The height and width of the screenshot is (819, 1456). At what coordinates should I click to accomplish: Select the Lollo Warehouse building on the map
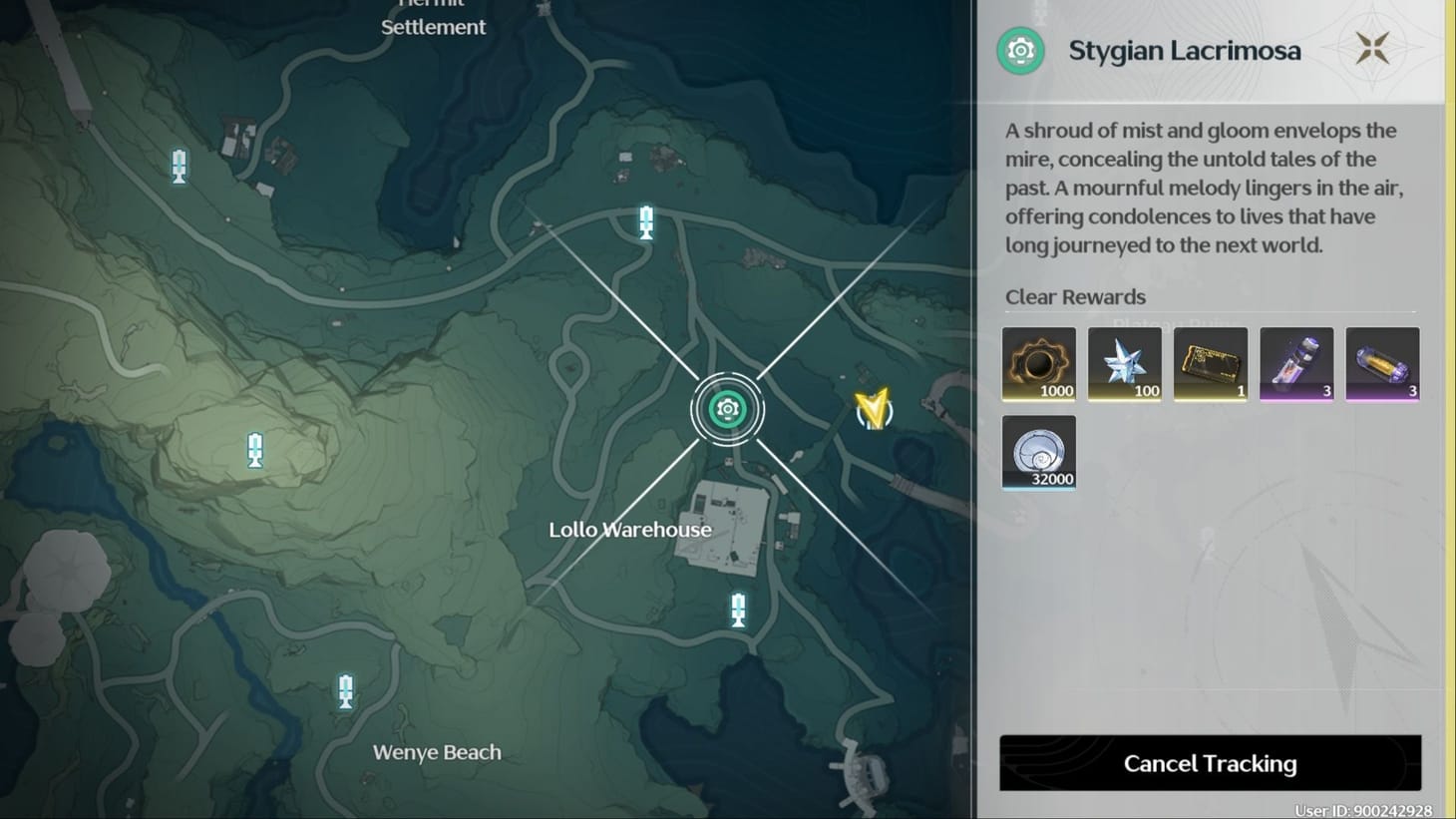pyautogui.click(x=728, y=529)
